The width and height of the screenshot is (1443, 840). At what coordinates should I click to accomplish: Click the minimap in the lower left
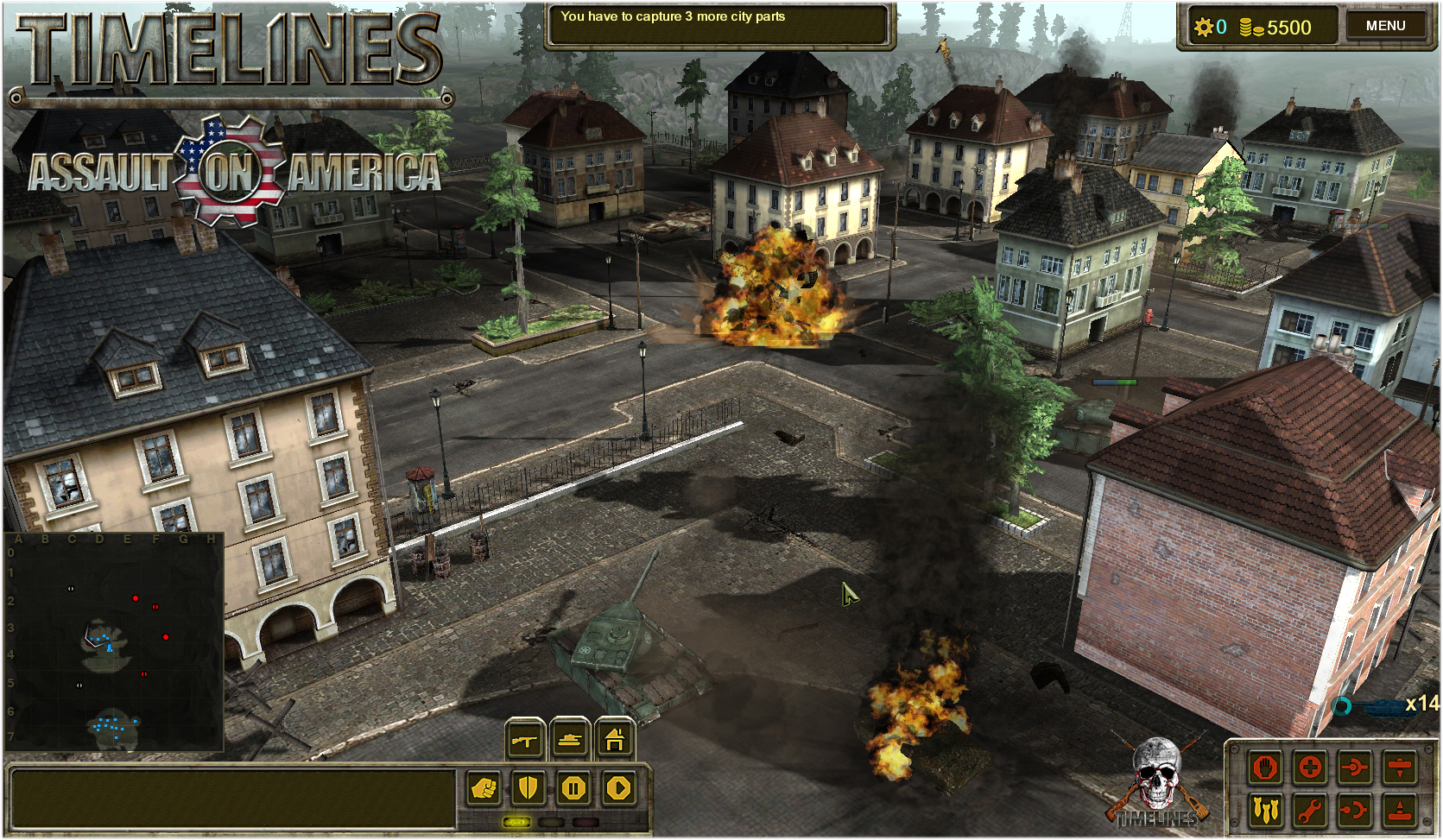112,643
